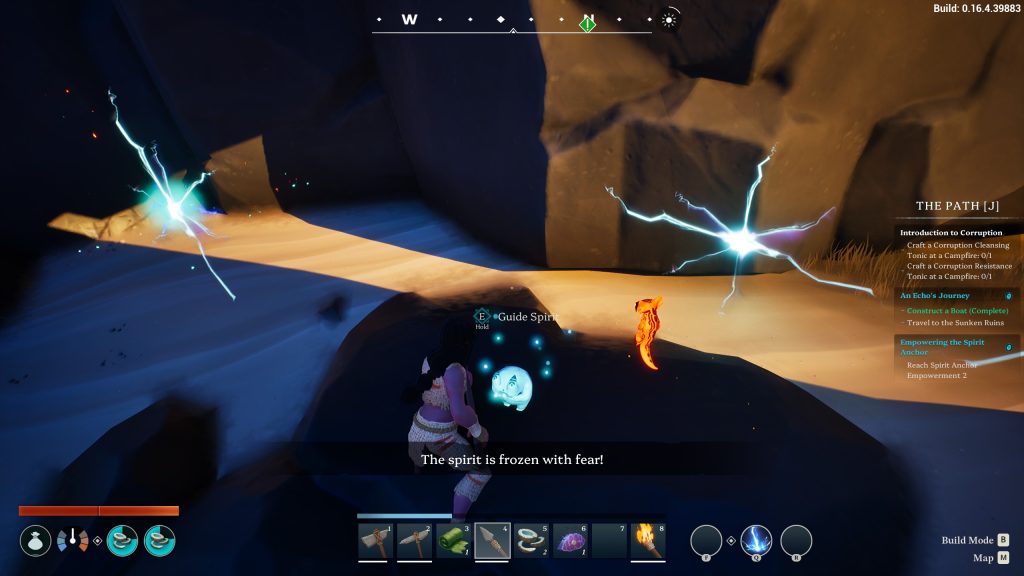Pick the purple shell item slot
Screen dimensions: 1024x576
click(570, 540)
